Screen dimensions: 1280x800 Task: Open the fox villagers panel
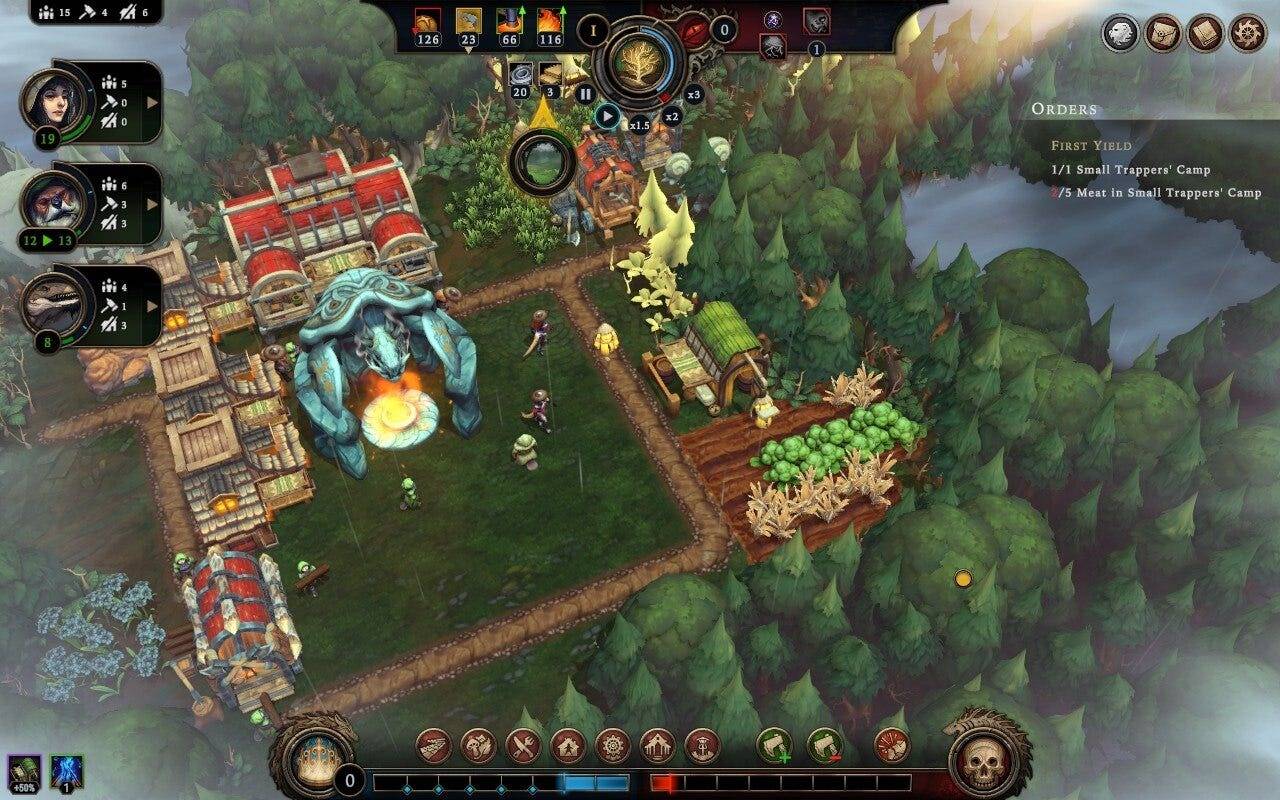pos(90,205)
